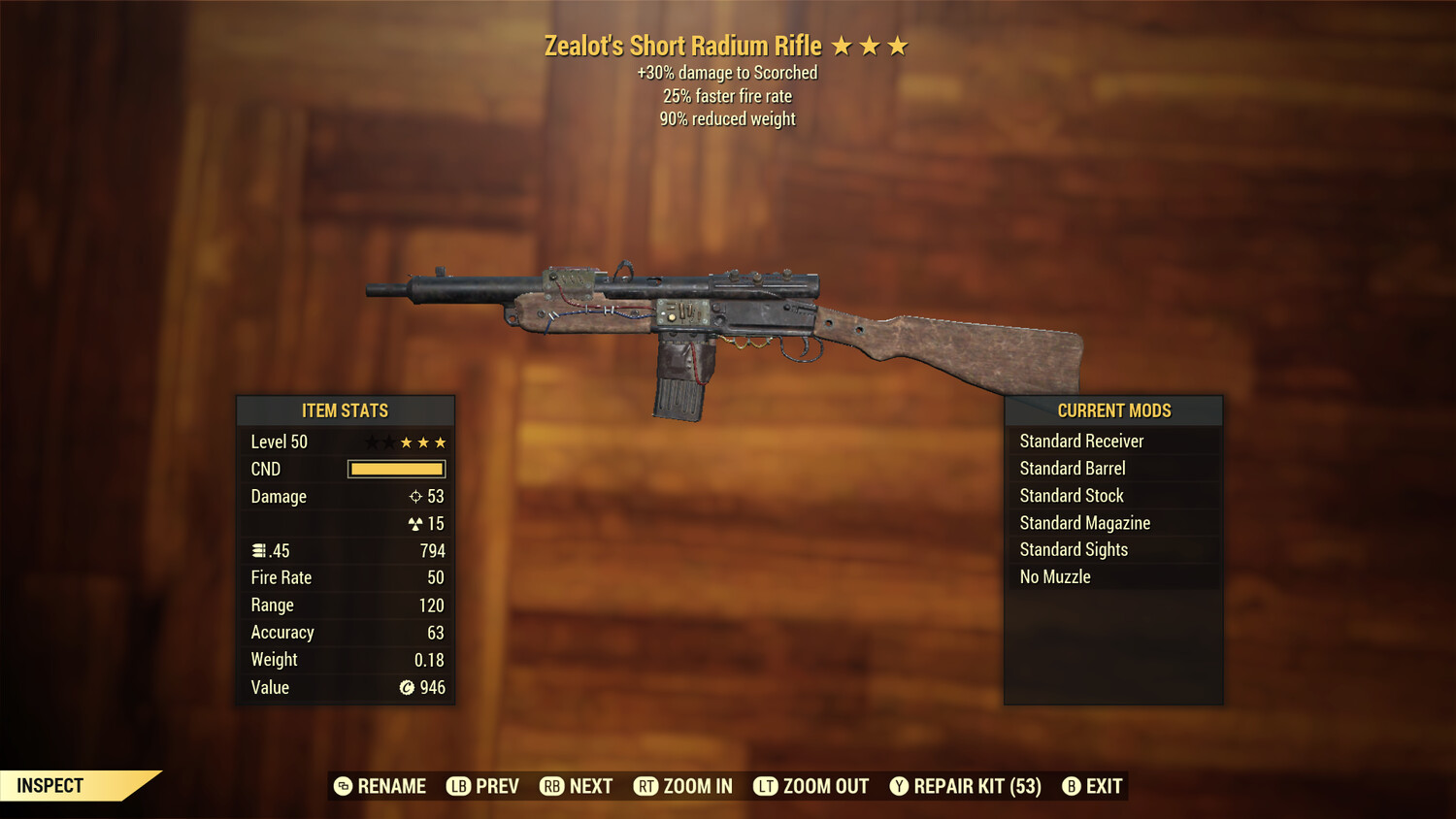Toggle the last gold star beside rifle name

pyautogui.click(x=899, y=45)
